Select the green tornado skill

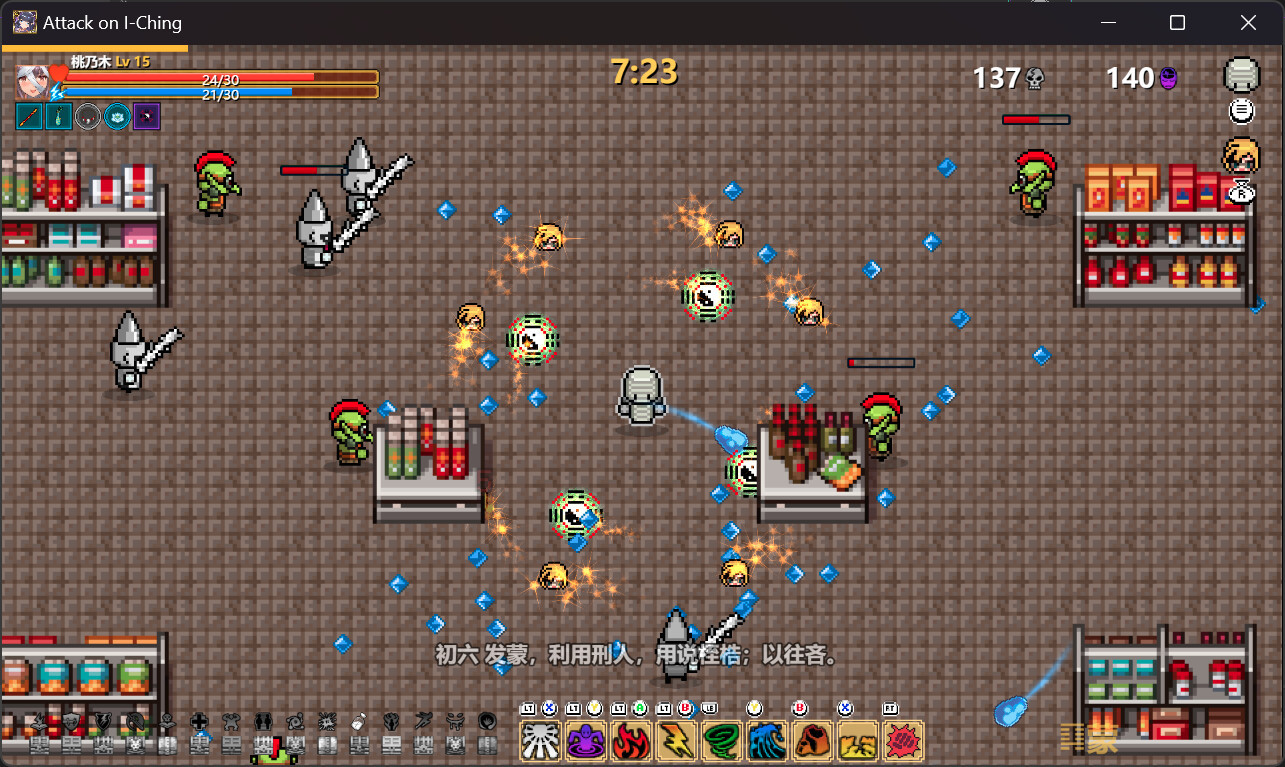pyautogui.click(x=722, y=741)
